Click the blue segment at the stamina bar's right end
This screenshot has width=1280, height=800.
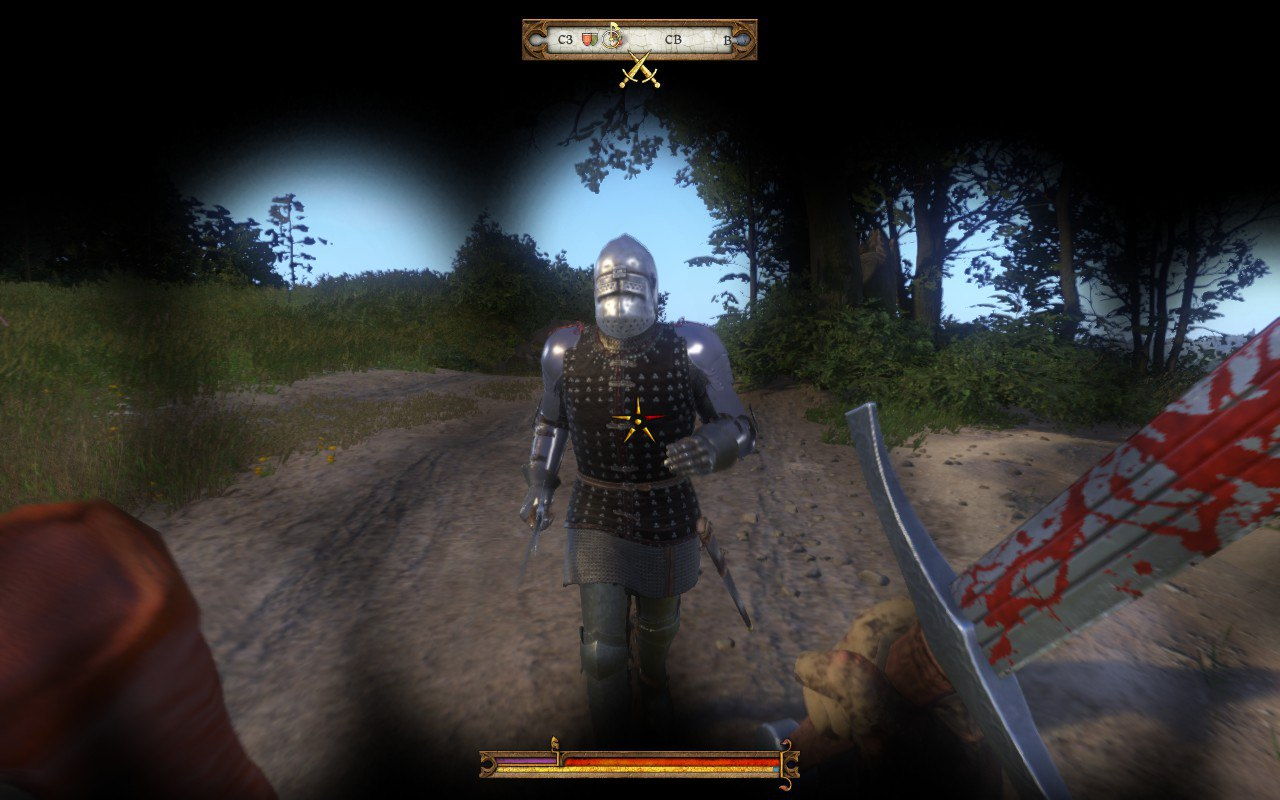776,768
